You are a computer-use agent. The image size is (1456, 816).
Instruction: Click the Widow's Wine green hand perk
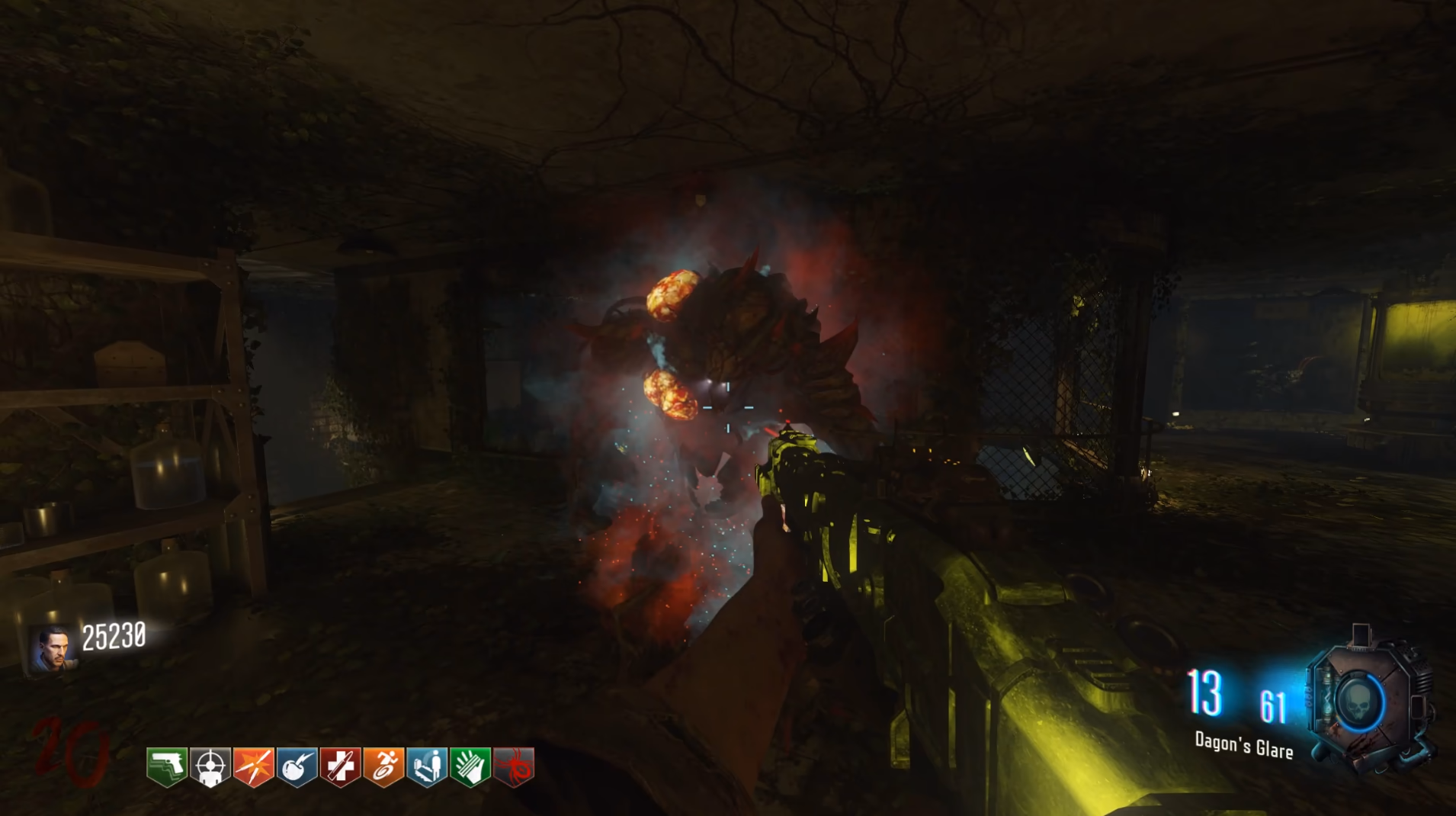click(470, 766)
